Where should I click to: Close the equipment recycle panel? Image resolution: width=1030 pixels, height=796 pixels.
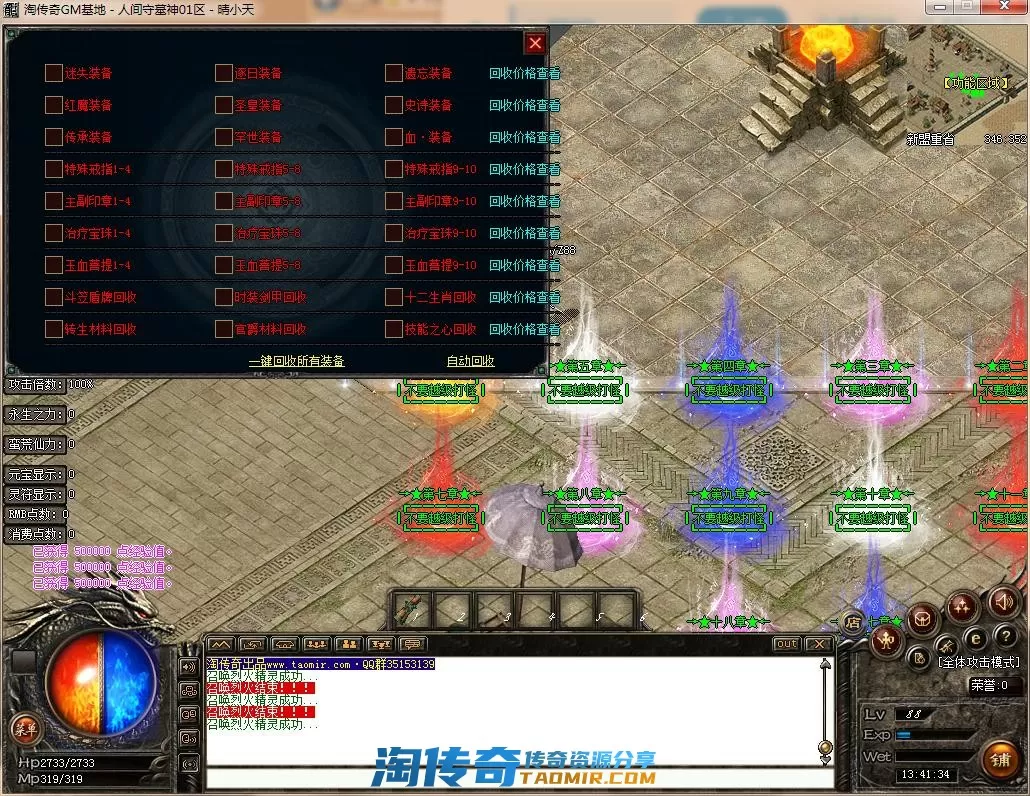coord(535,43)
